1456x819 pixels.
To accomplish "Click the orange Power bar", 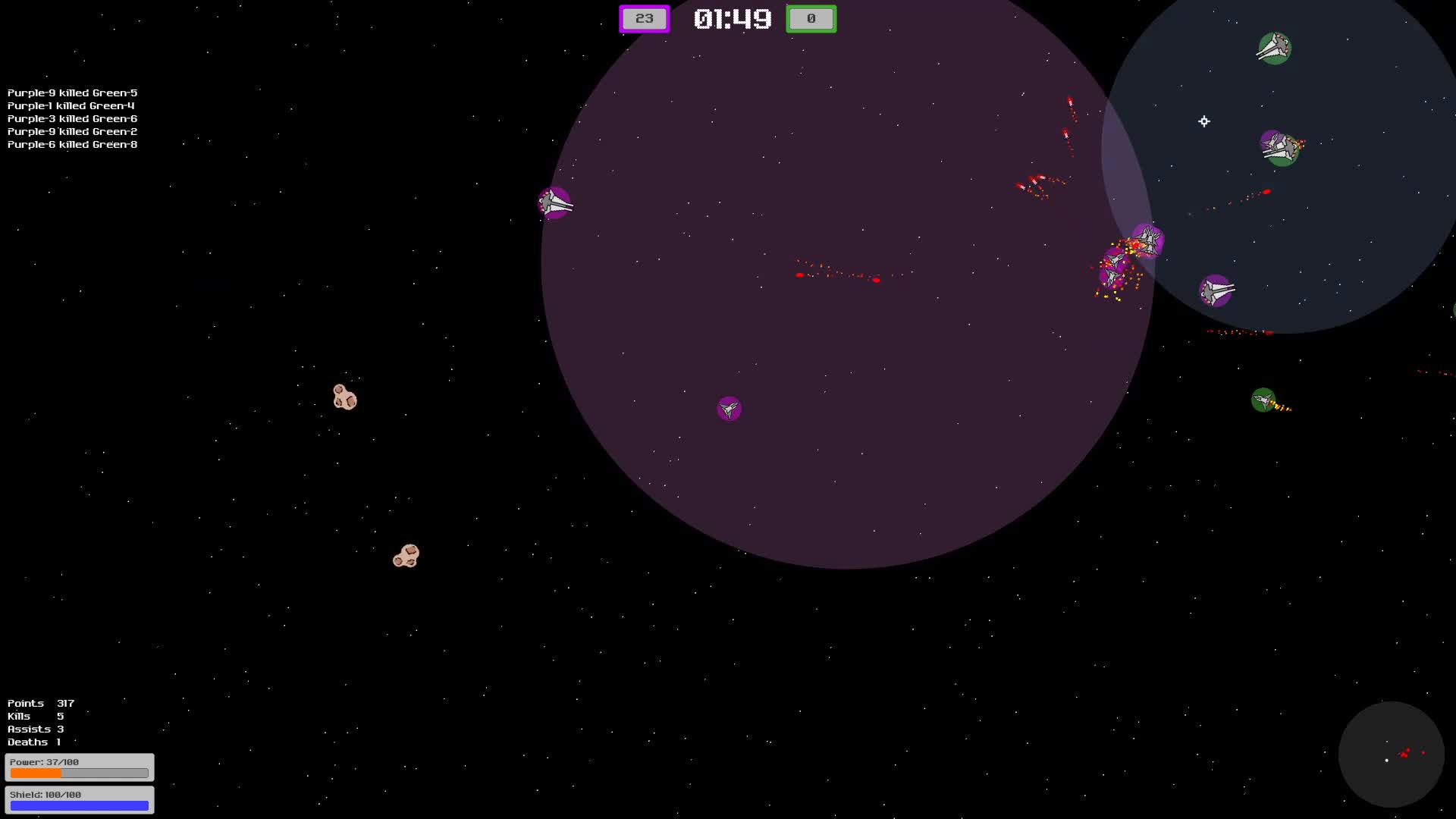I will tap(79, 772).
